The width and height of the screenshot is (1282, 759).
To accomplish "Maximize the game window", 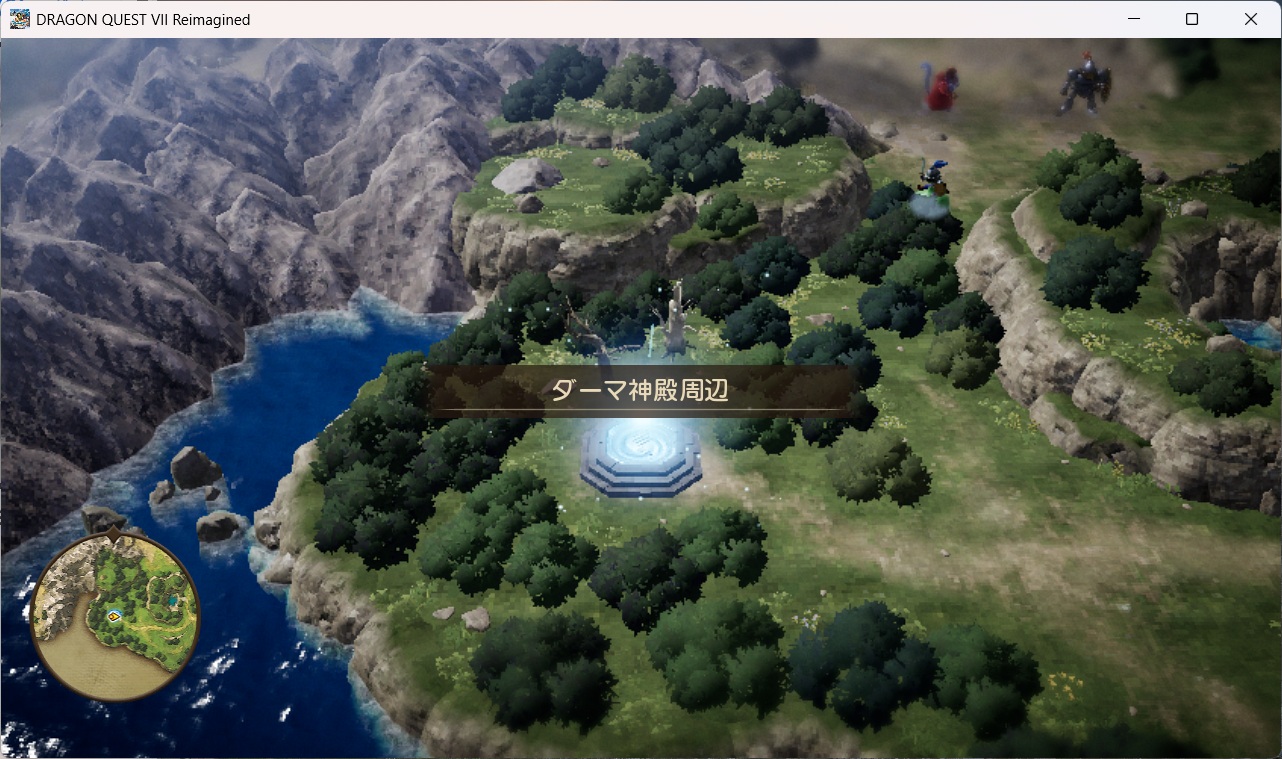I will coord(1191,19).
